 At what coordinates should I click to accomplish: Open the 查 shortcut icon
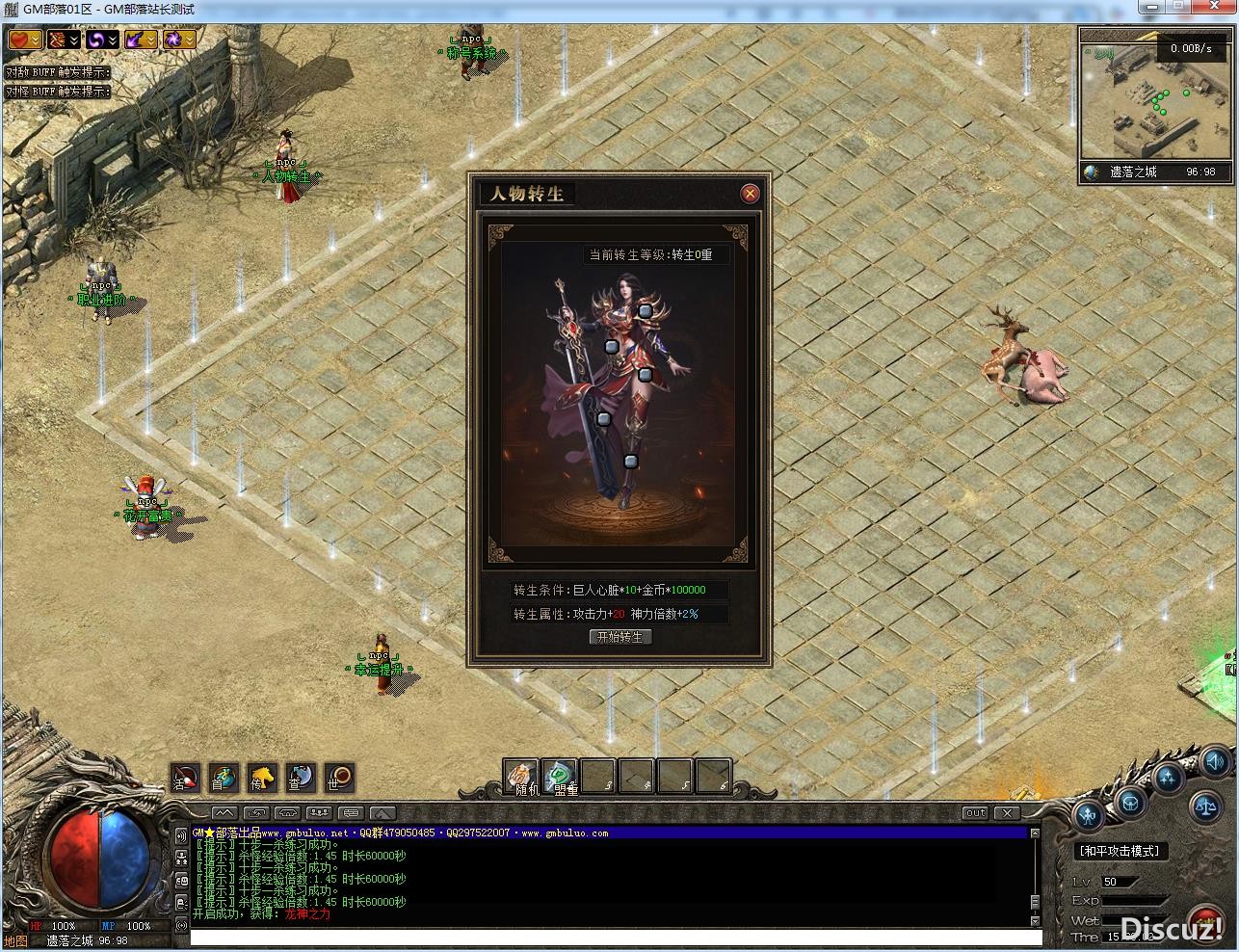[x=301, y=777]
